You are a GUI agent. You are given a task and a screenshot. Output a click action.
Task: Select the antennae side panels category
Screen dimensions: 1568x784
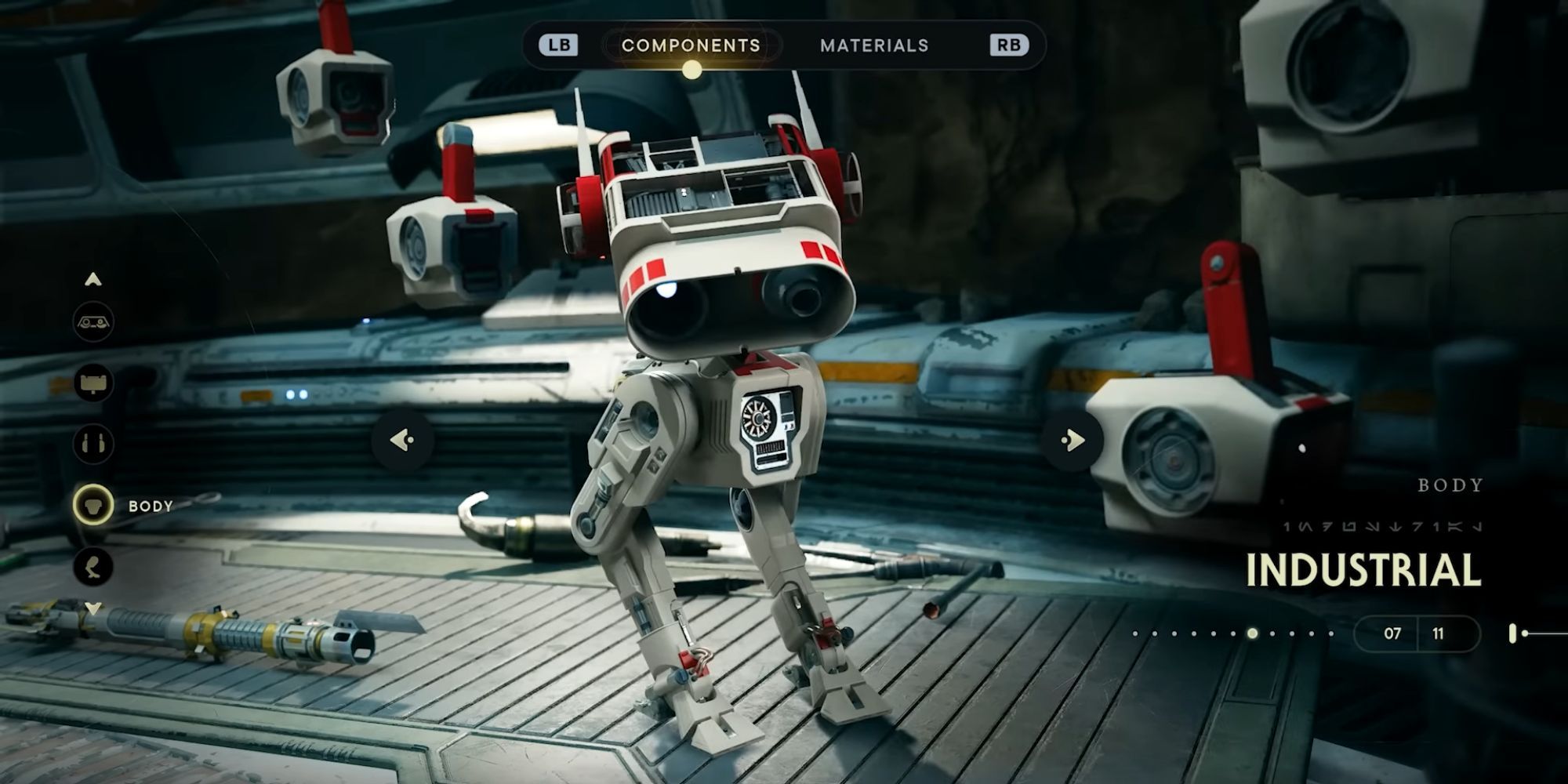pyautogui.click(x=92, y=442)
